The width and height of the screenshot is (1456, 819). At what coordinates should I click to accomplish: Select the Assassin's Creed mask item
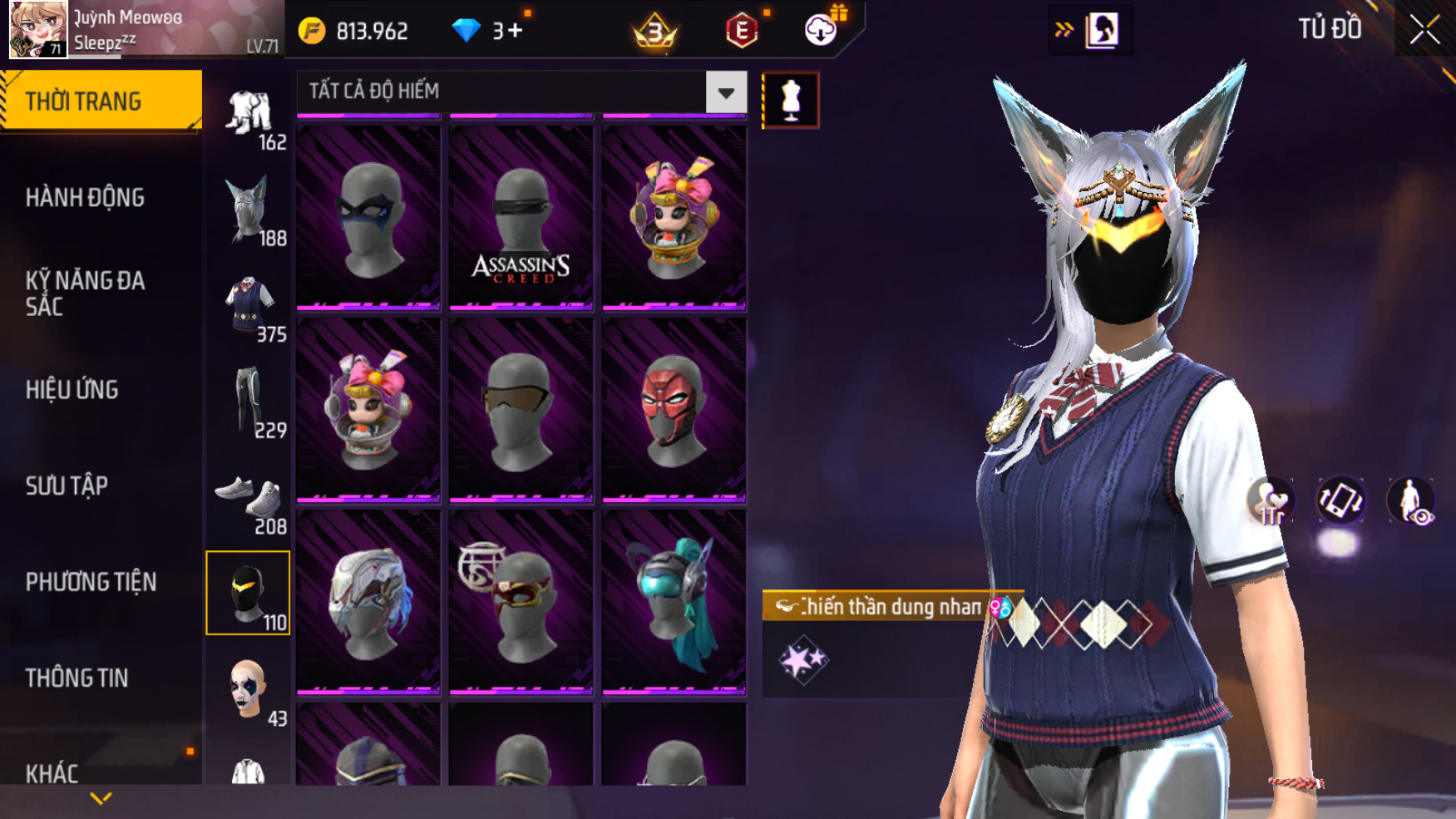click(x=521, y=218)
